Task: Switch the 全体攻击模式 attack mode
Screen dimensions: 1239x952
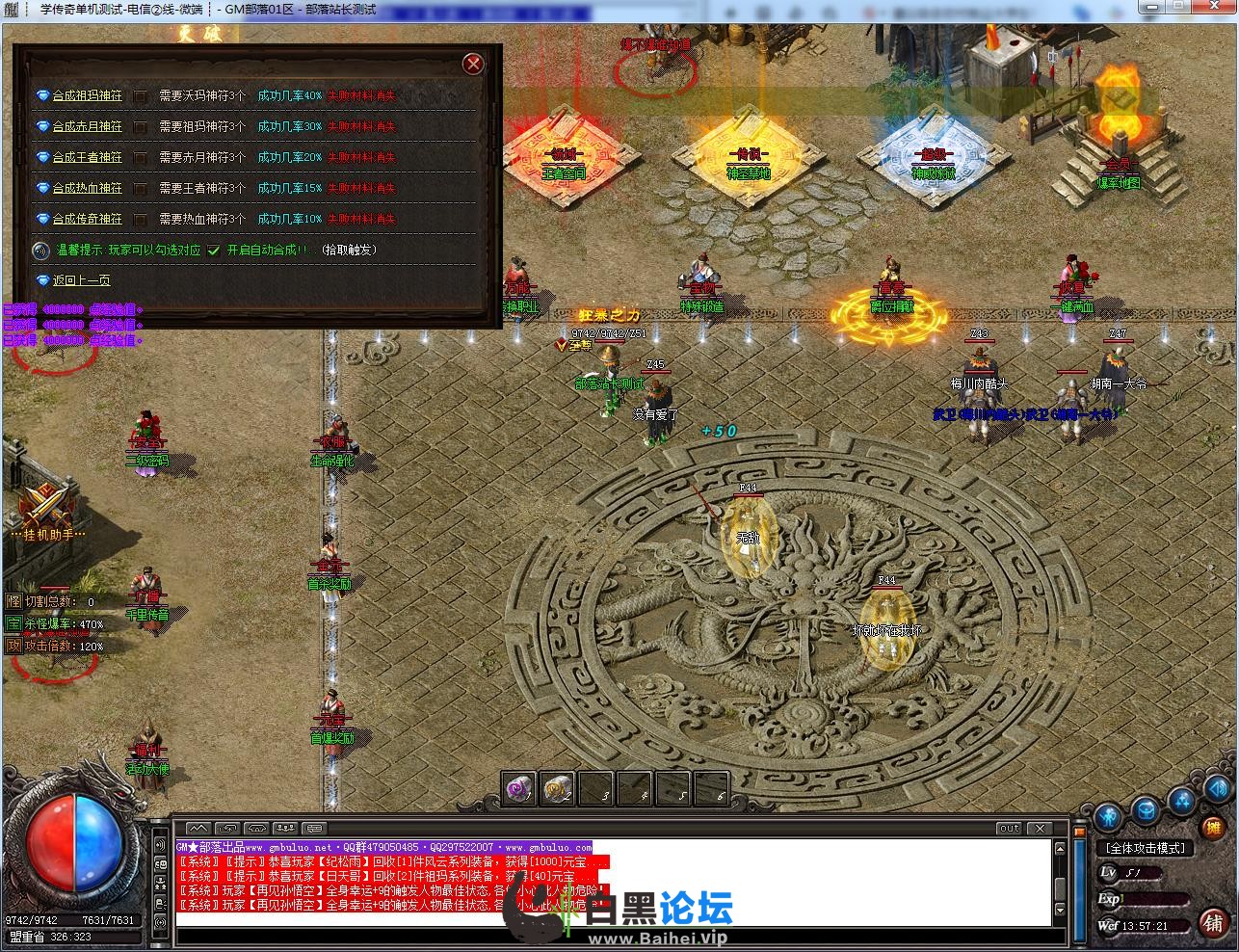Action: (x=1147, y=848)
